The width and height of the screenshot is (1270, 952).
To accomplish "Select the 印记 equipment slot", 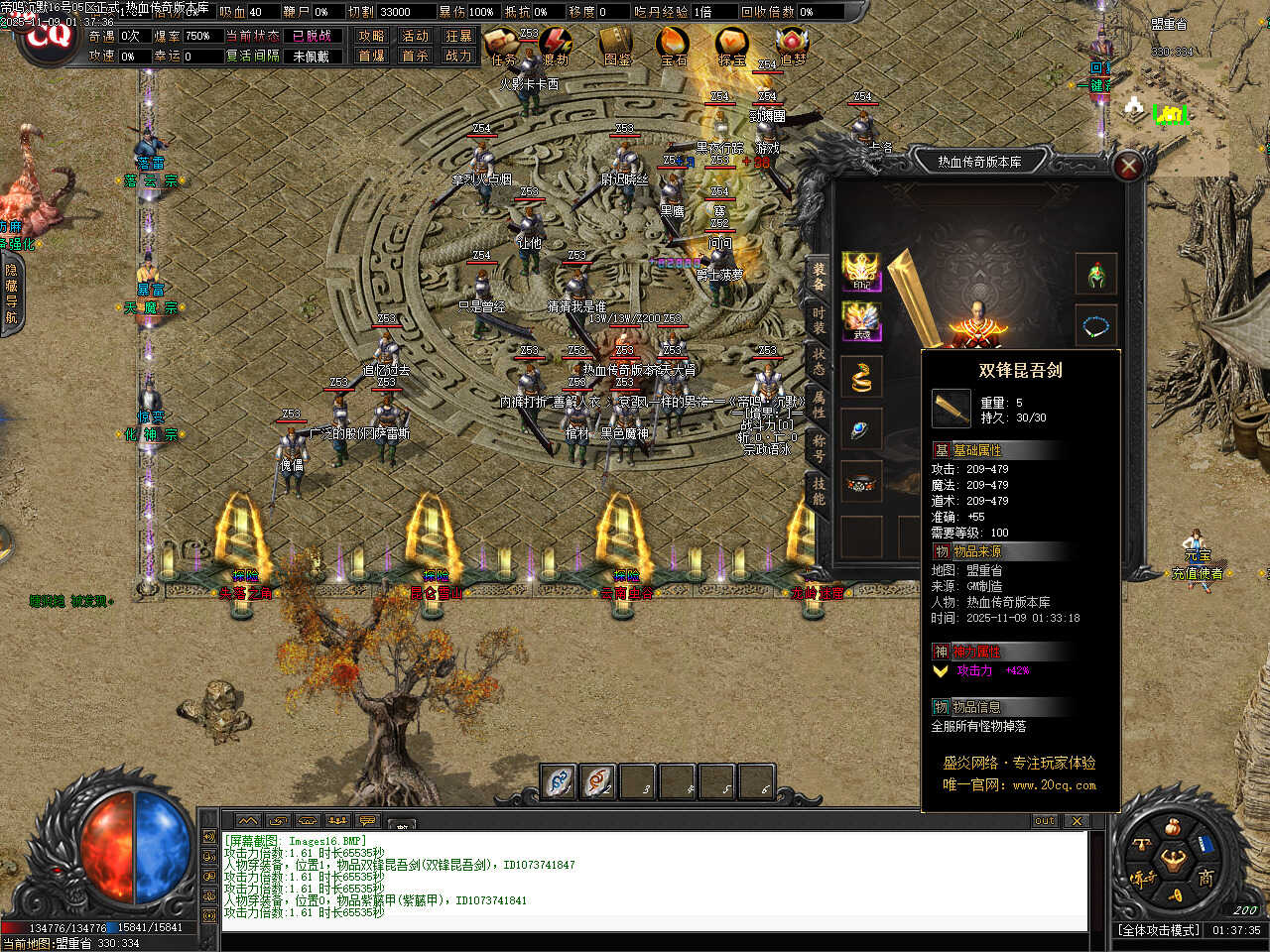I will [861, 272].
